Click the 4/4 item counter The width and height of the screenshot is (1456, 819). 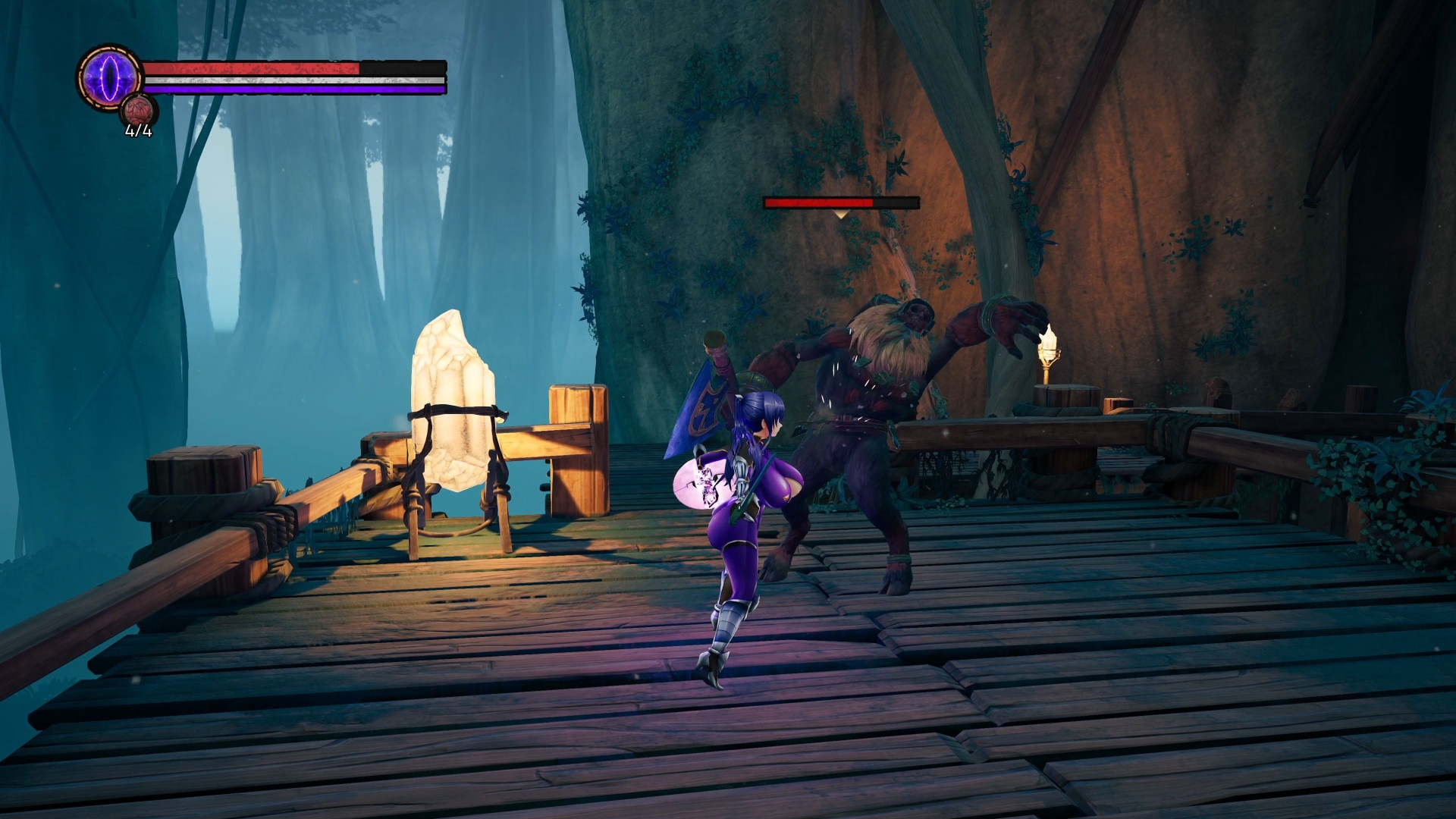point(136,135)
